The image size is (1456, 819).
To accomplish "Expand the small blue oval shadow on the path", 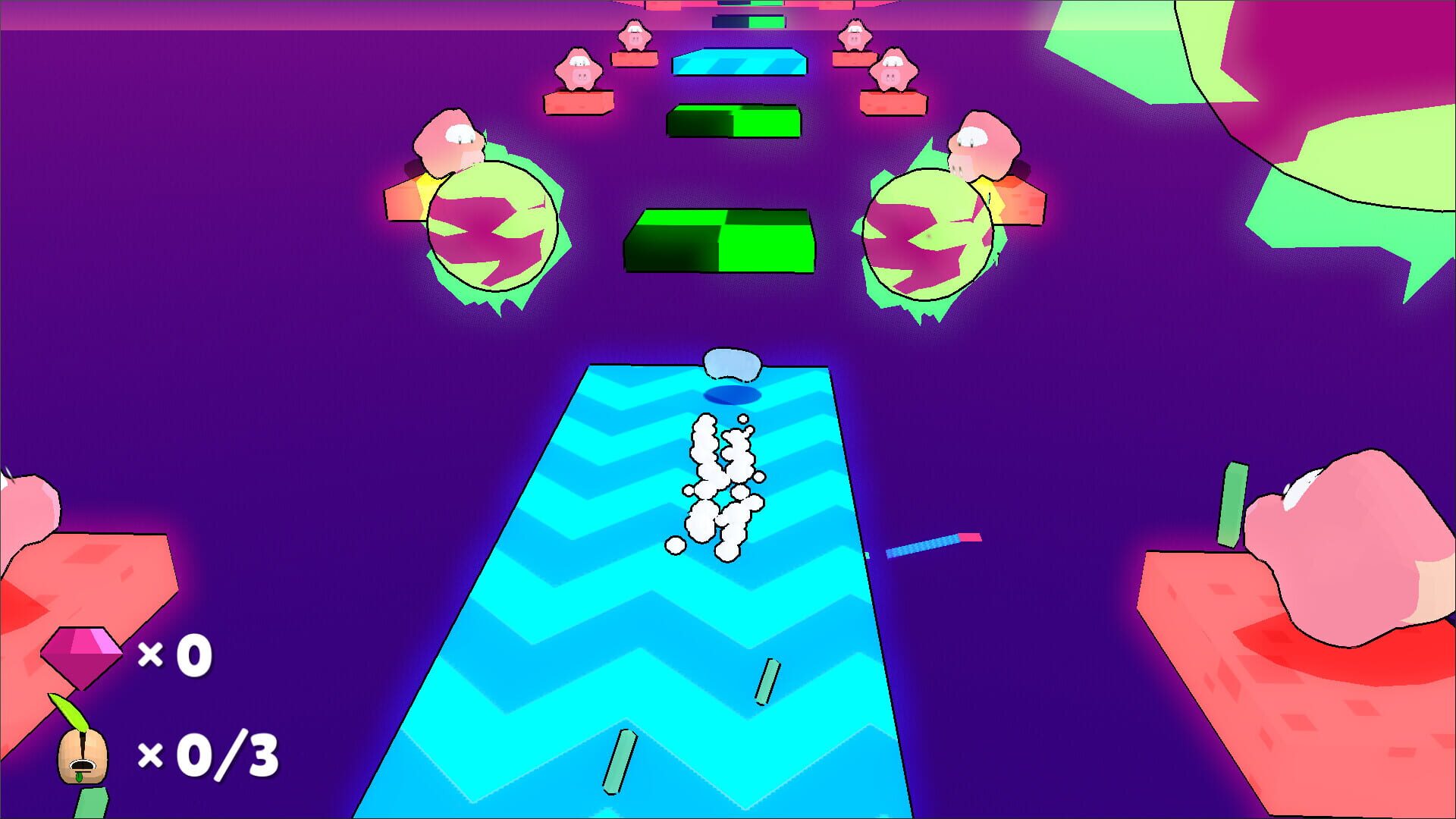I will coord(732,394).
